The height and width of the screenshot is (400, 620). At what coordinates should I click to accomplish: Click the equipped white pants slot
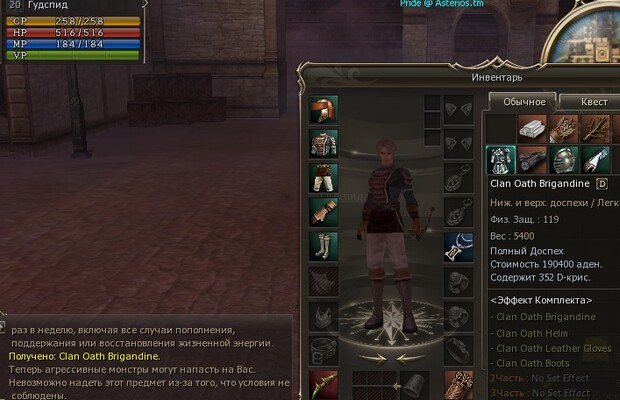pos(323,177)
